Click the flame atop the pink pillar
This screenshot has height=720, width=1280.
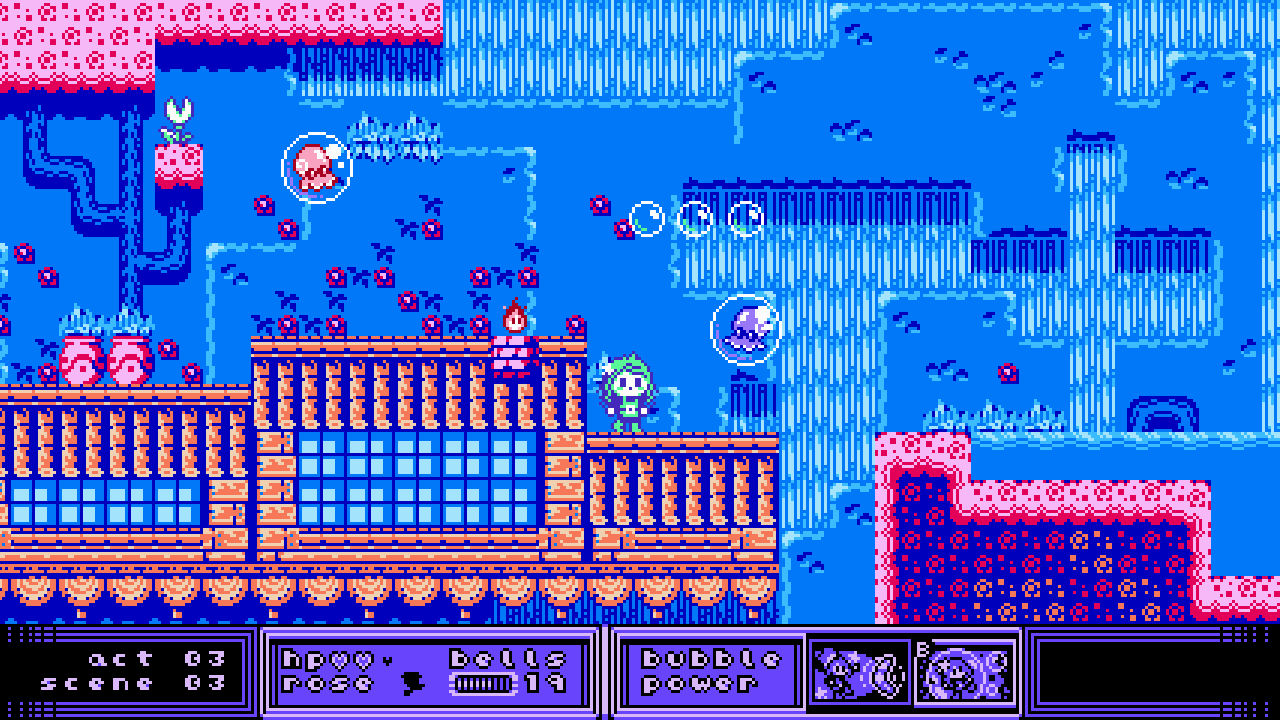[x=516, y=316]
